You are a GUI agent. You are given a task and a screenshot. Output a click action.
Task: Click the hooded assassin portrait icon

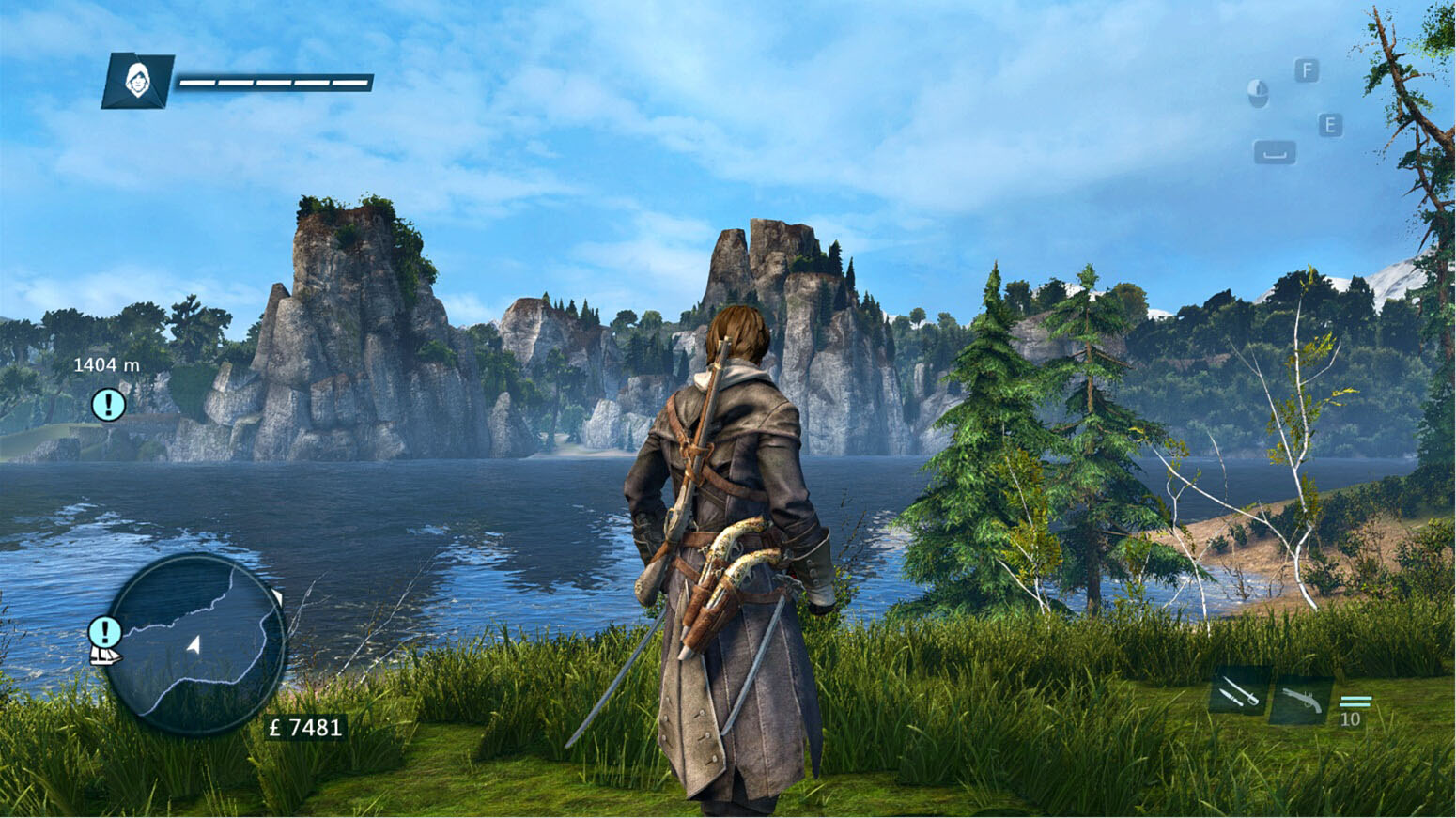pos(138,80)
